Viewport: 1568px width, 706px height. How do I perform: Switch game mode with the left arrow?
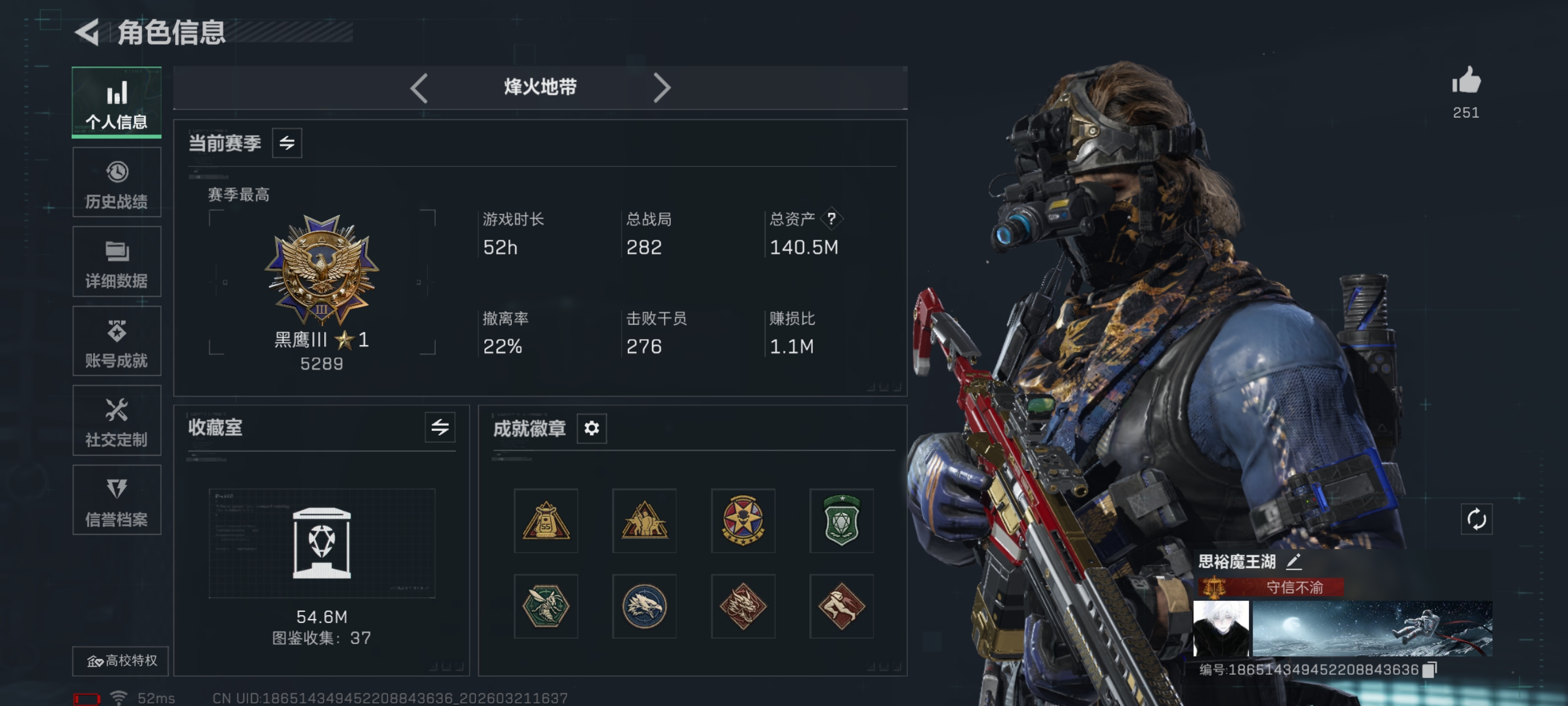click(419, 88)
